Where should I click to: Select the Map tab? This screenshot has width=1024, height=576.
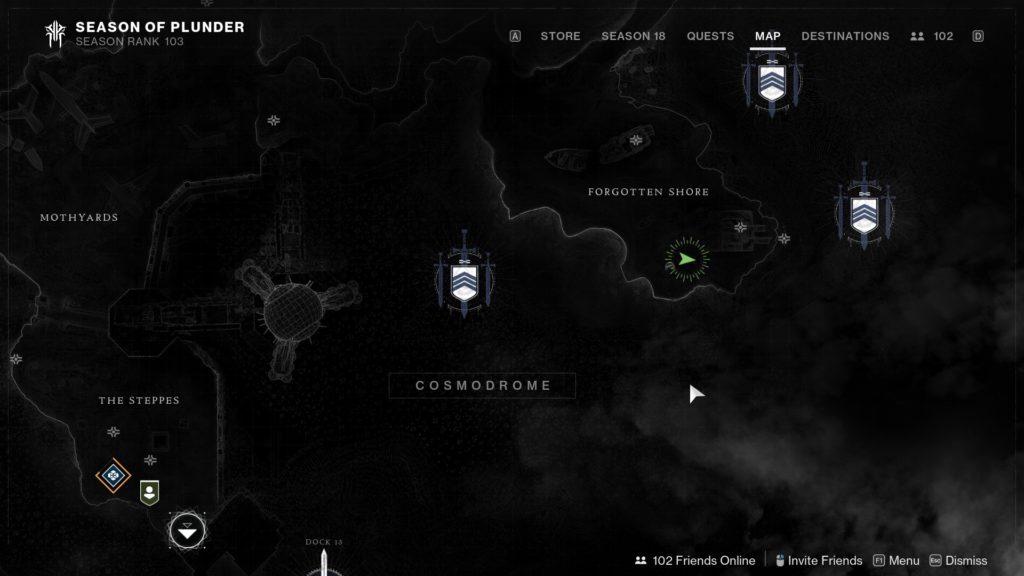click(768, 36)
